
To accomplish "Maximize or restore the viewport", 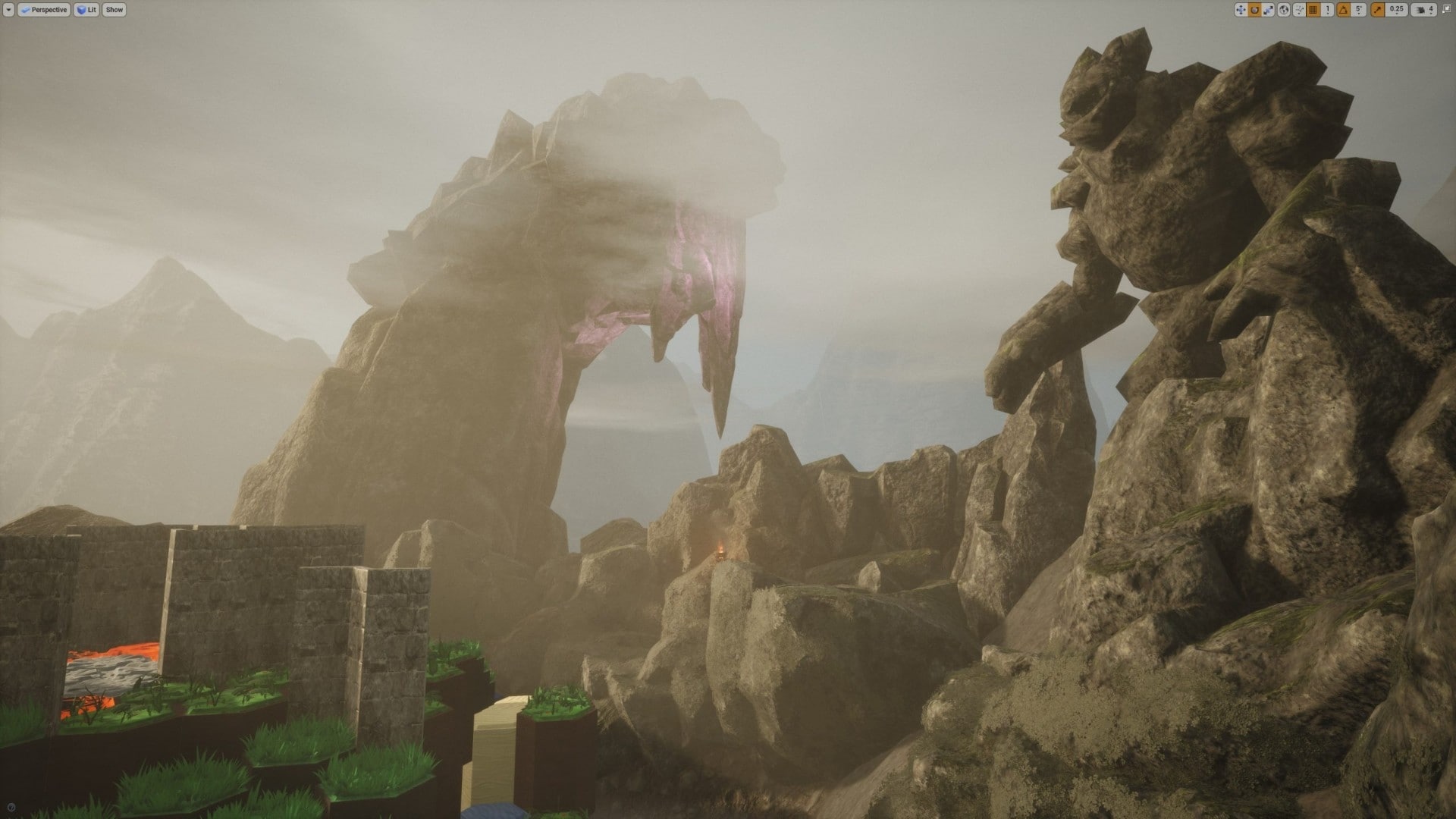I will 1446,10.
